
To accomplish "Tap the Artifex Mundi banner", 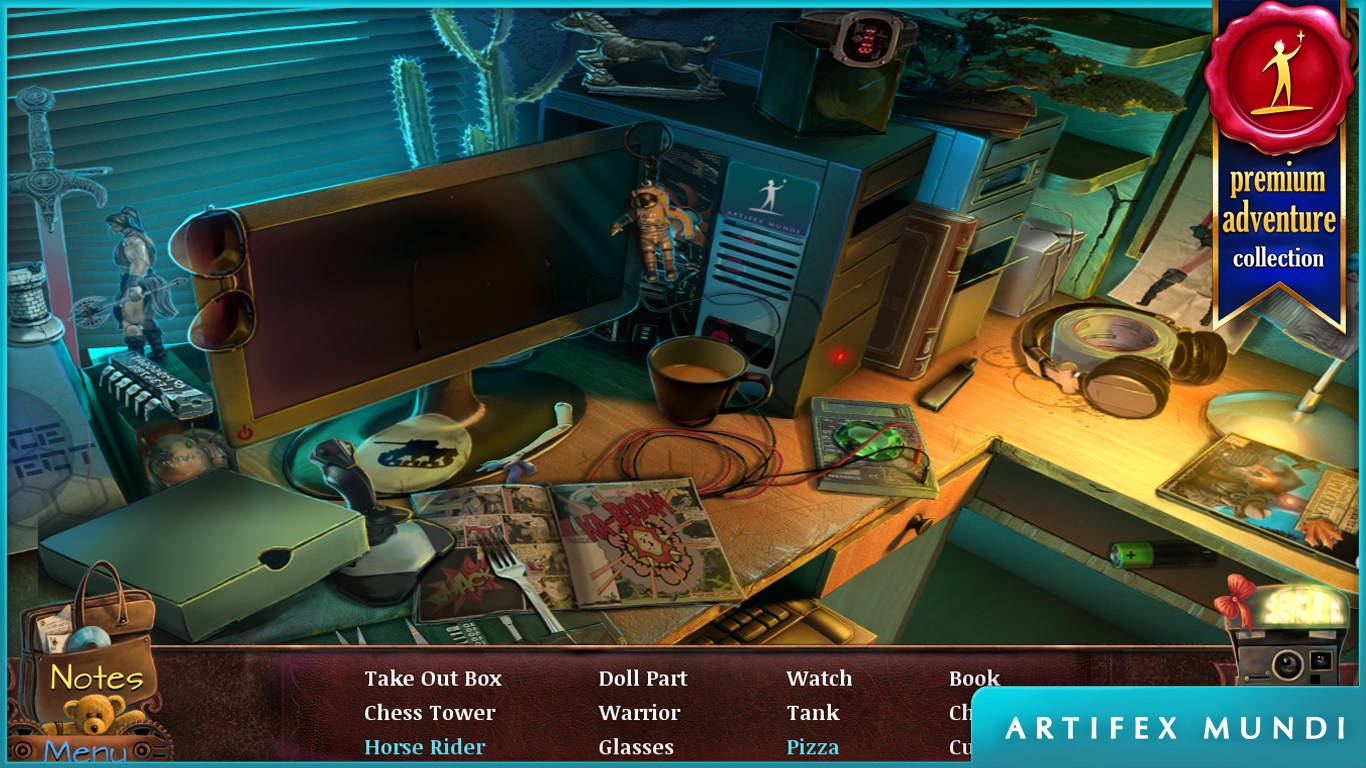I will click(x=1175, y=729).
